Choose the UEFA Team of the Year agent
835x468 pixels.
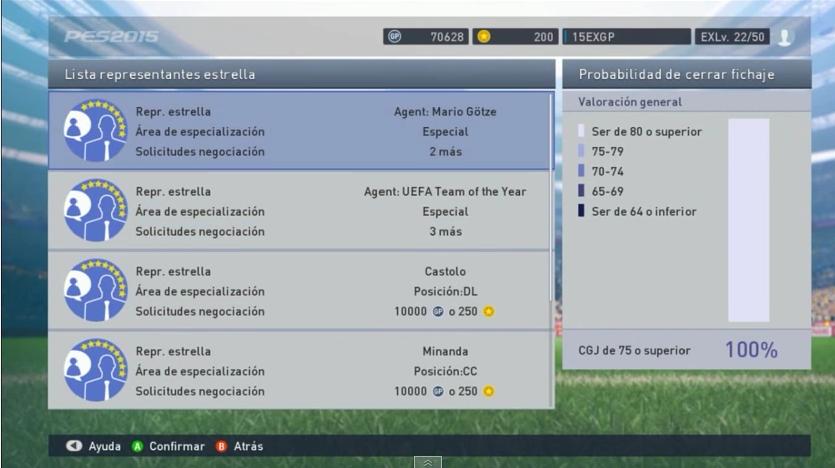(x=300, y=211)
